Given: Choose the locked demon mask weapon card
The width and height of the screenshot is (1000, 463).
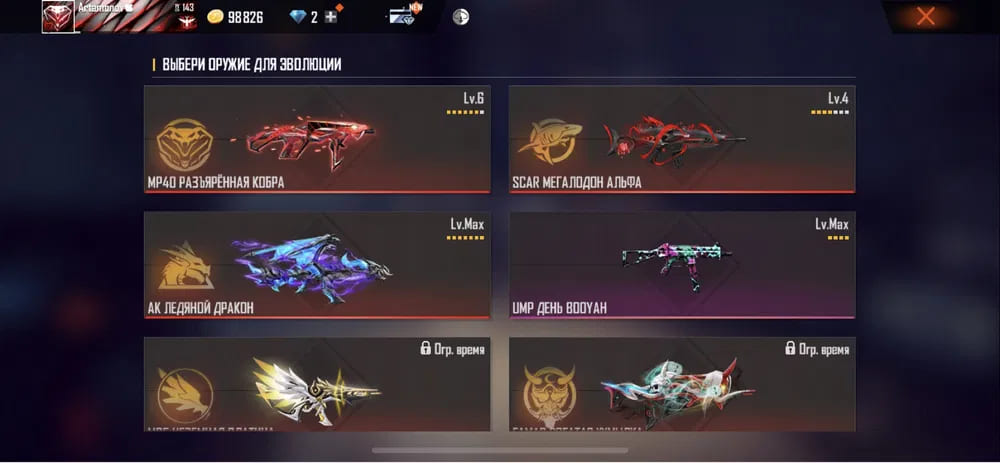Looking at the screenshot, I should [682, 385].
